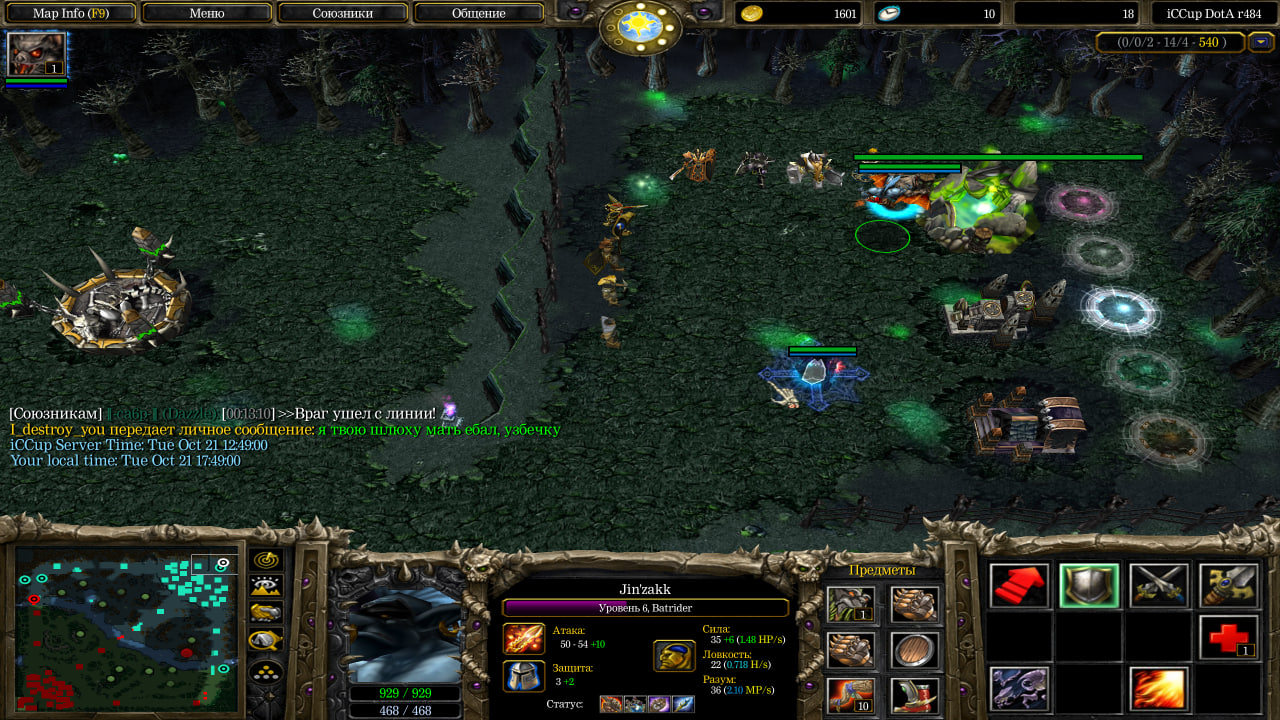The height and width of the screenshot is (720, 1280).
Task: Click on the minimap
Action: pyautogui.click(x=125, y=629)
